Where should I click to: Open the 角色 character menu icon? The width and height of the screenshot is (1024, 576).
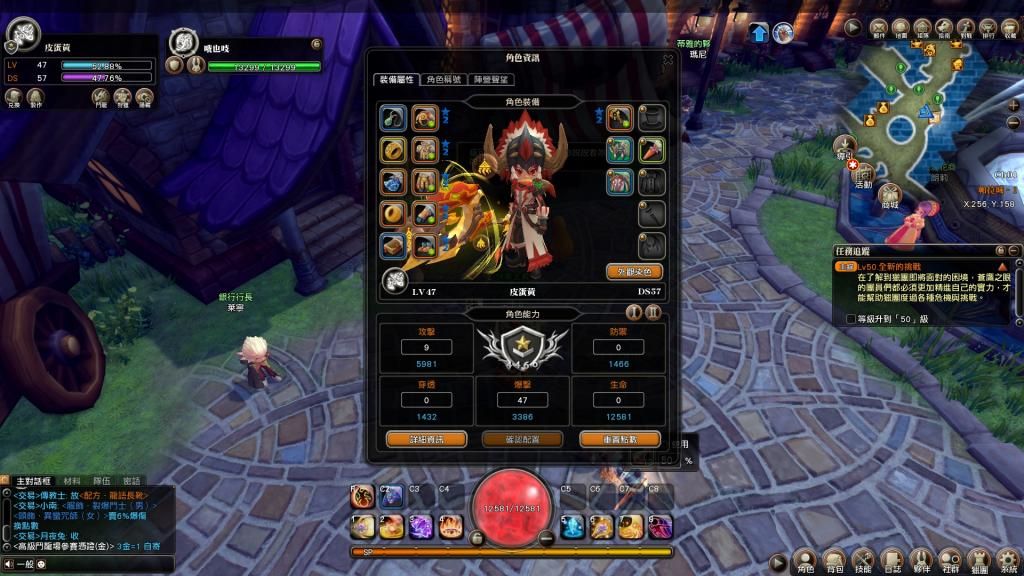click(804, 561)
